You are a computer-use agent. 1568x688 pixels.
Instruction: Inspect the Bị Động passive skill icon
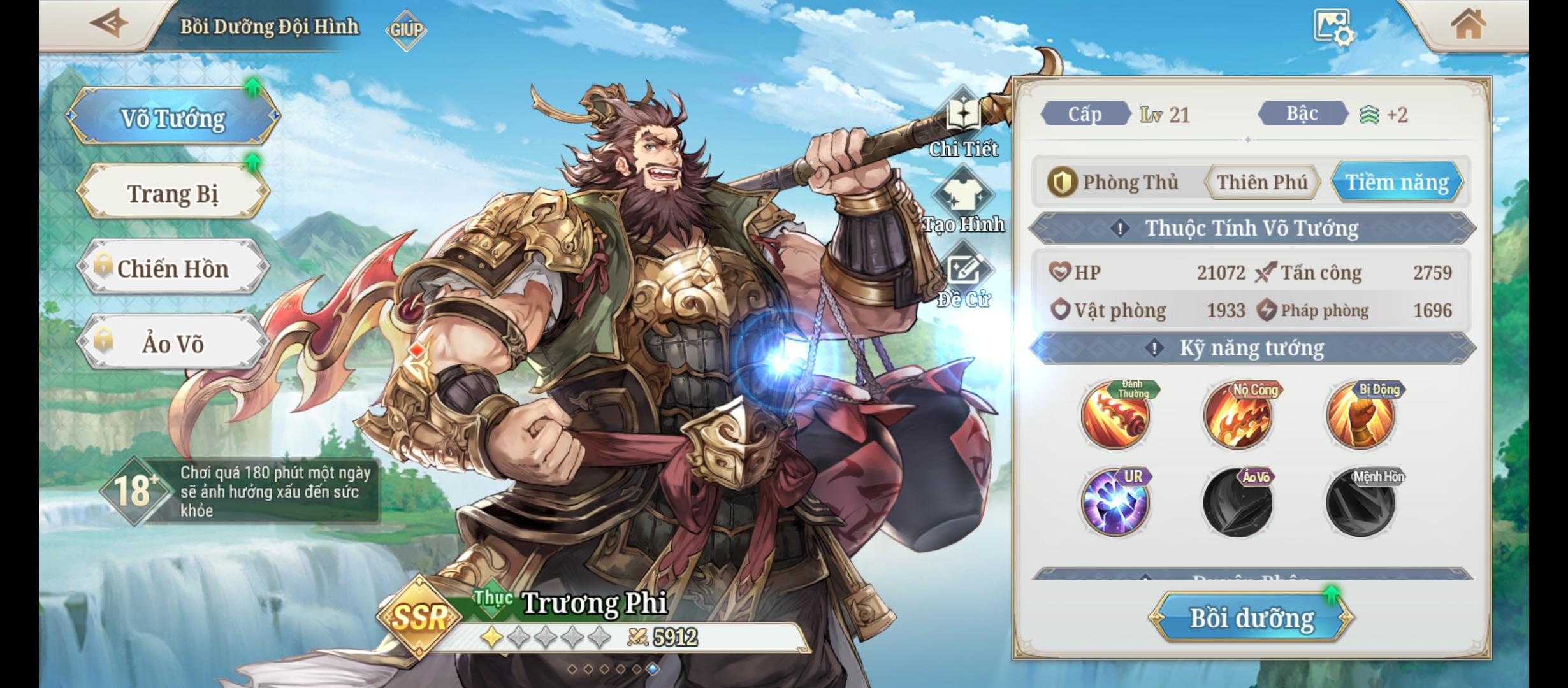click(1361, 416)
